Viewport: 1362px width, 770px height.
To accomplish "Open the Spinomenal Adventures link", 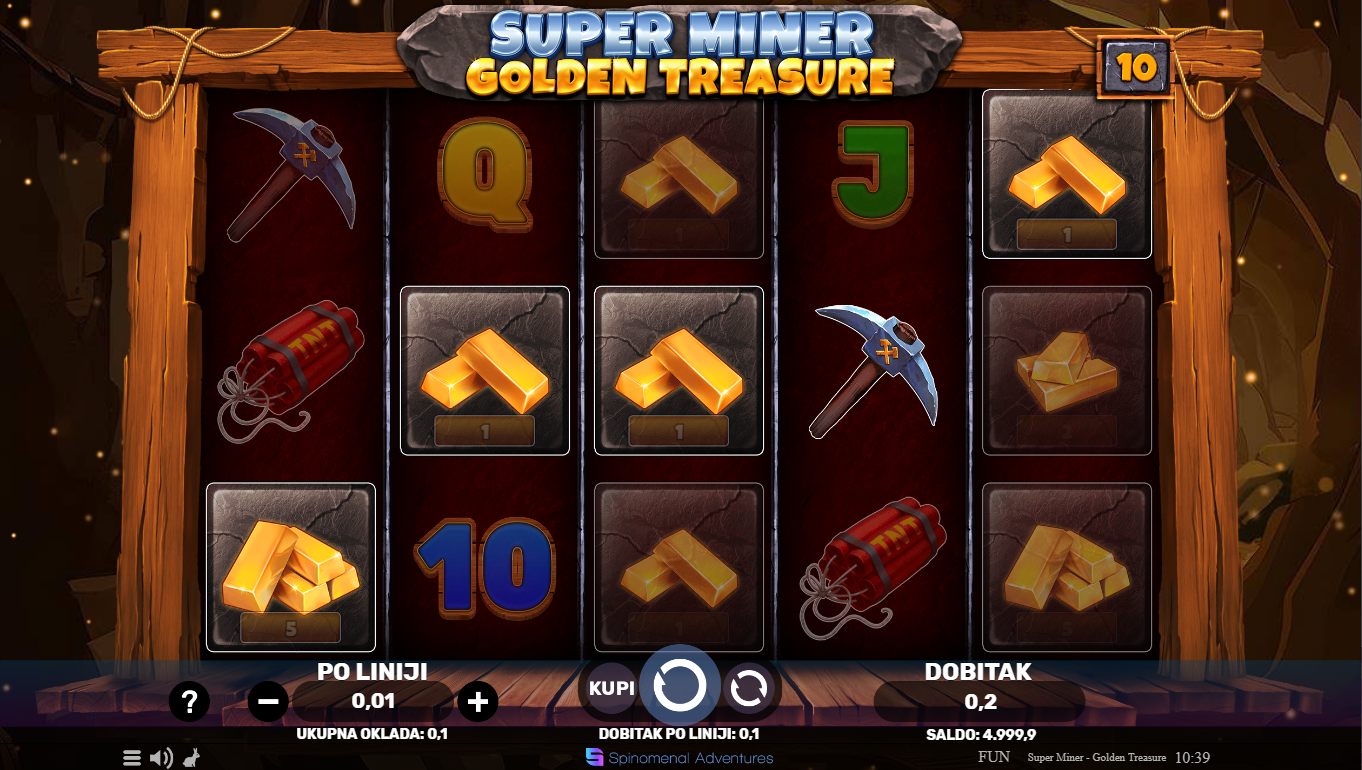I will point(680,758).
